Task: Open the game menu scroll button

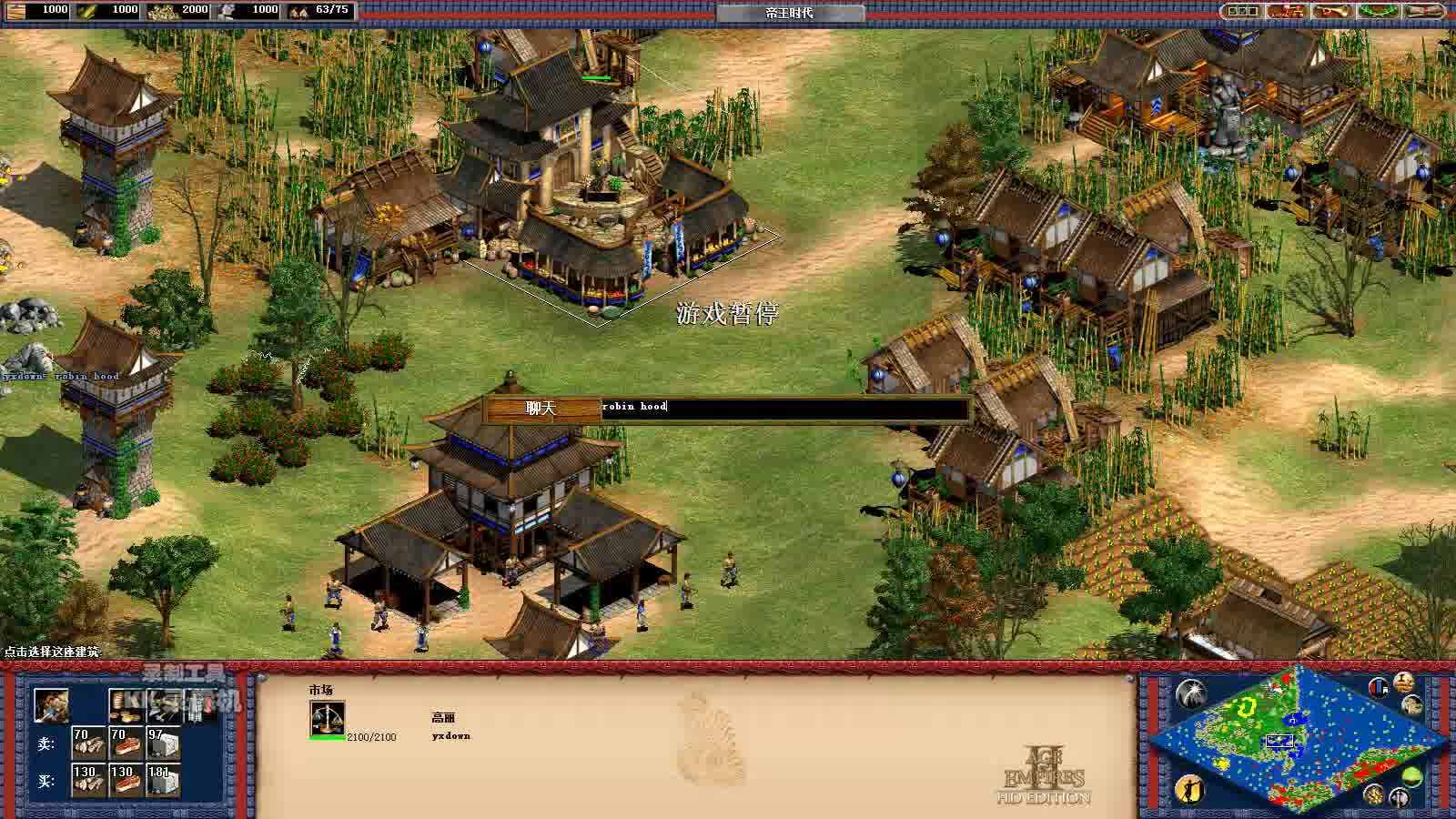Action: click(1424, 11)
